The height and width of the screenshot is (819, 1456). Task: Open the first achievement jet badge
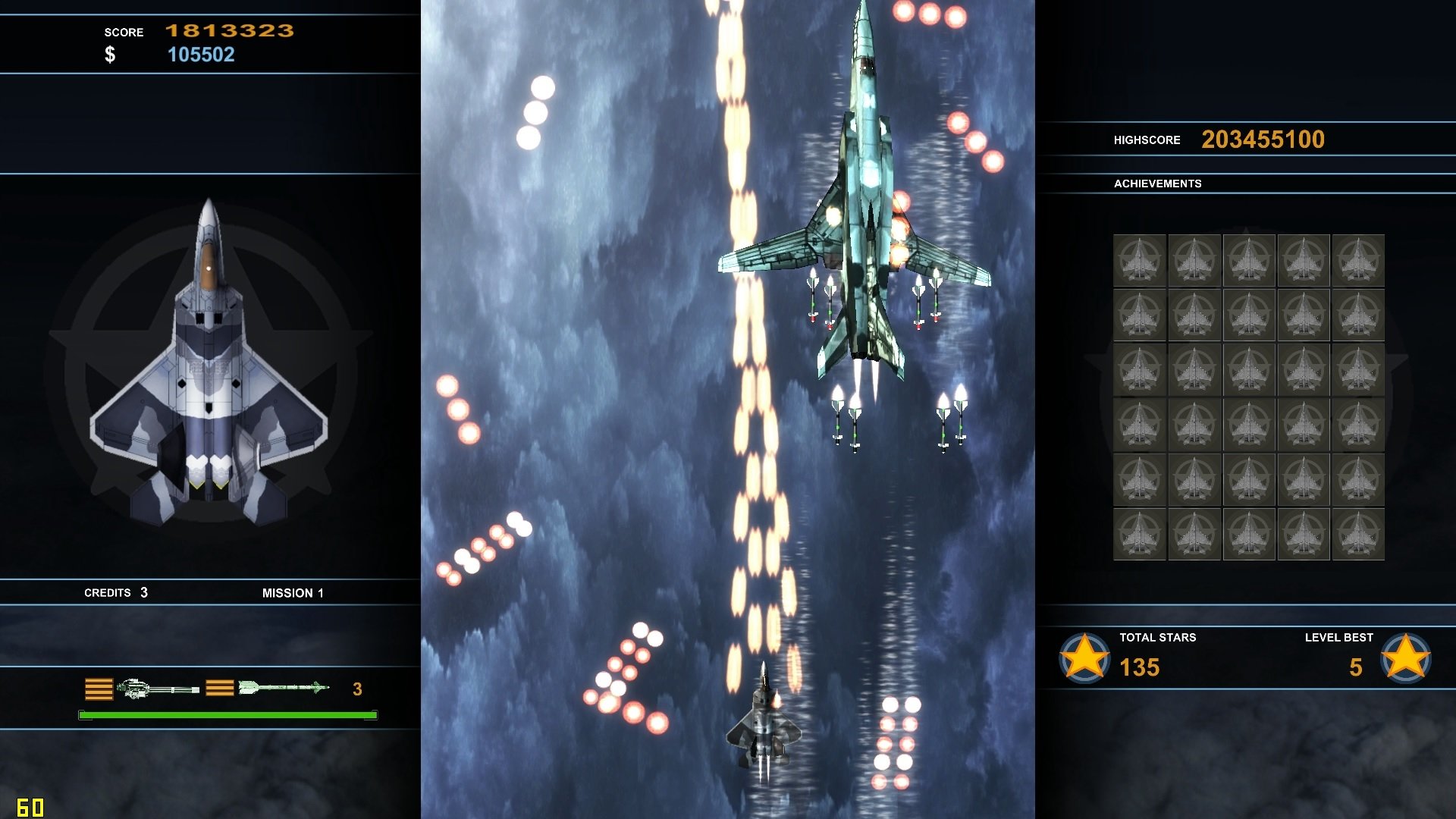(1140, 262)
